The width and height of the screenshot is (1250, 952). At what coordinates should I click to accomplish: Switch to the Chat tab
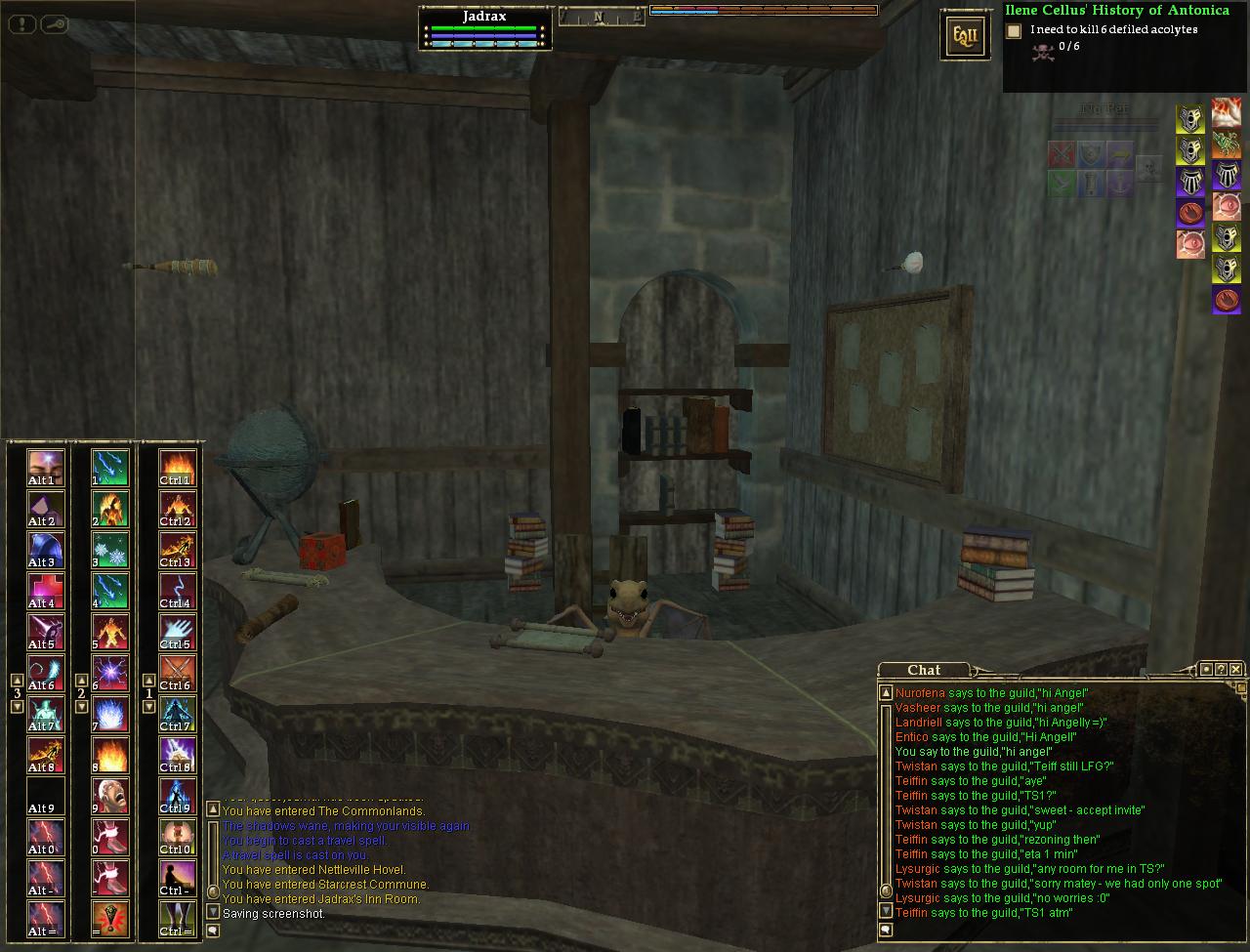point(923,670)
